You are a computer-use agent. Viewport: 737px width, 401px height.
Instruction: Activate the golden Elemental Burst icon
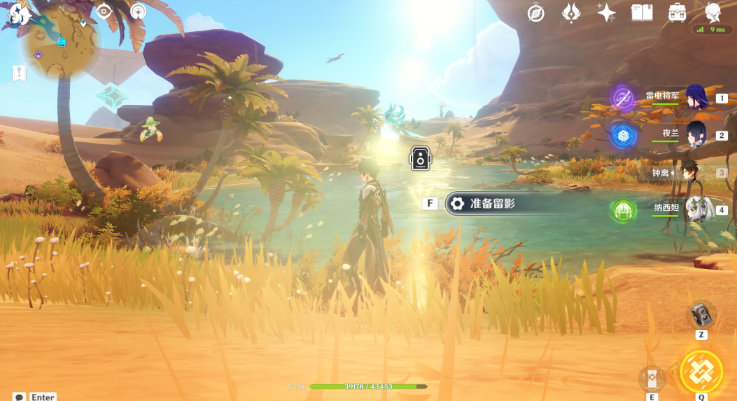click(x=700, y=370)
